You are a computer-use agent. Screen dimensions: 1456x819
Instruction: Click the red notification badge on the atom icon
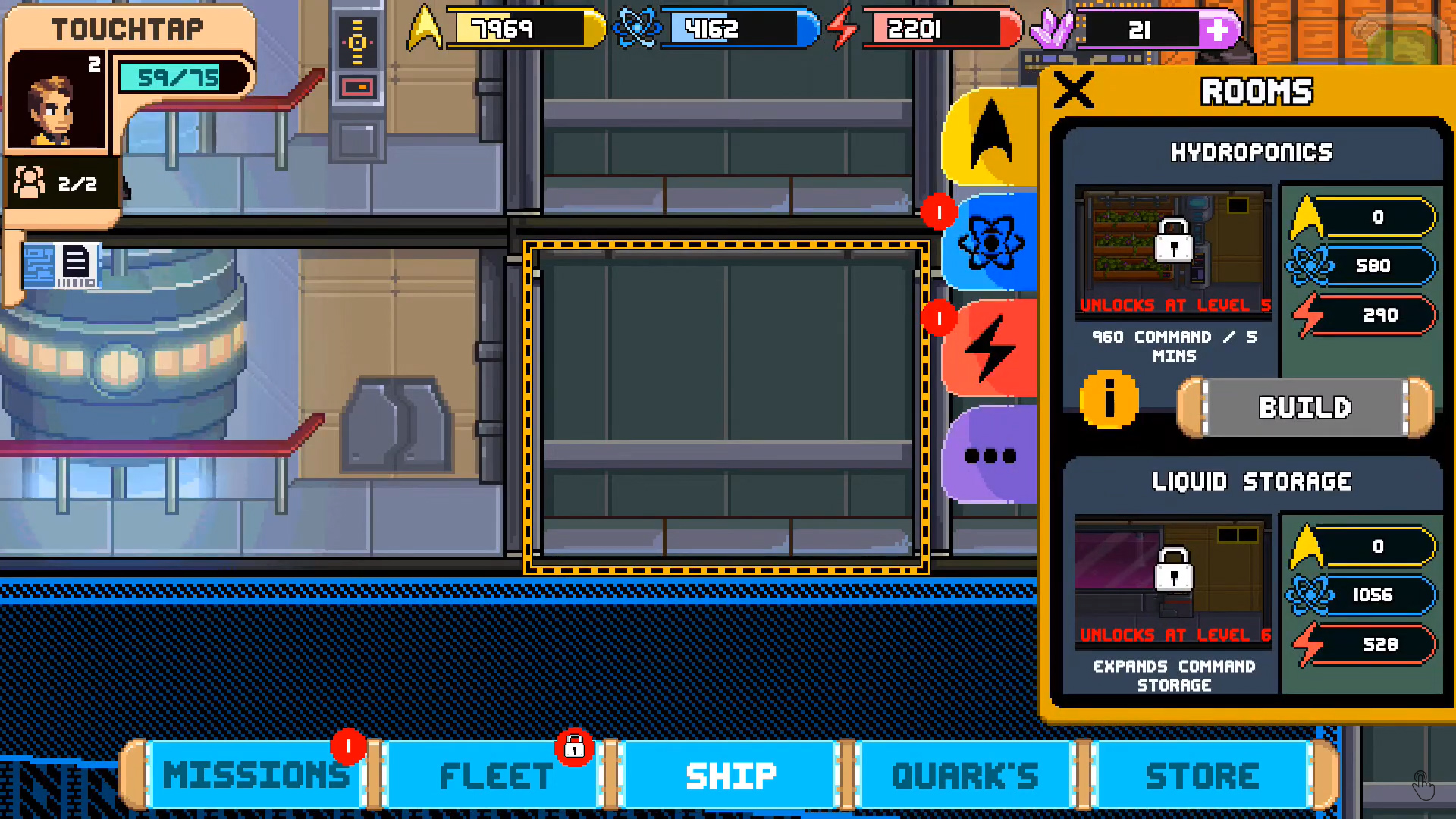pyautogui.click(x=939, y=213)
